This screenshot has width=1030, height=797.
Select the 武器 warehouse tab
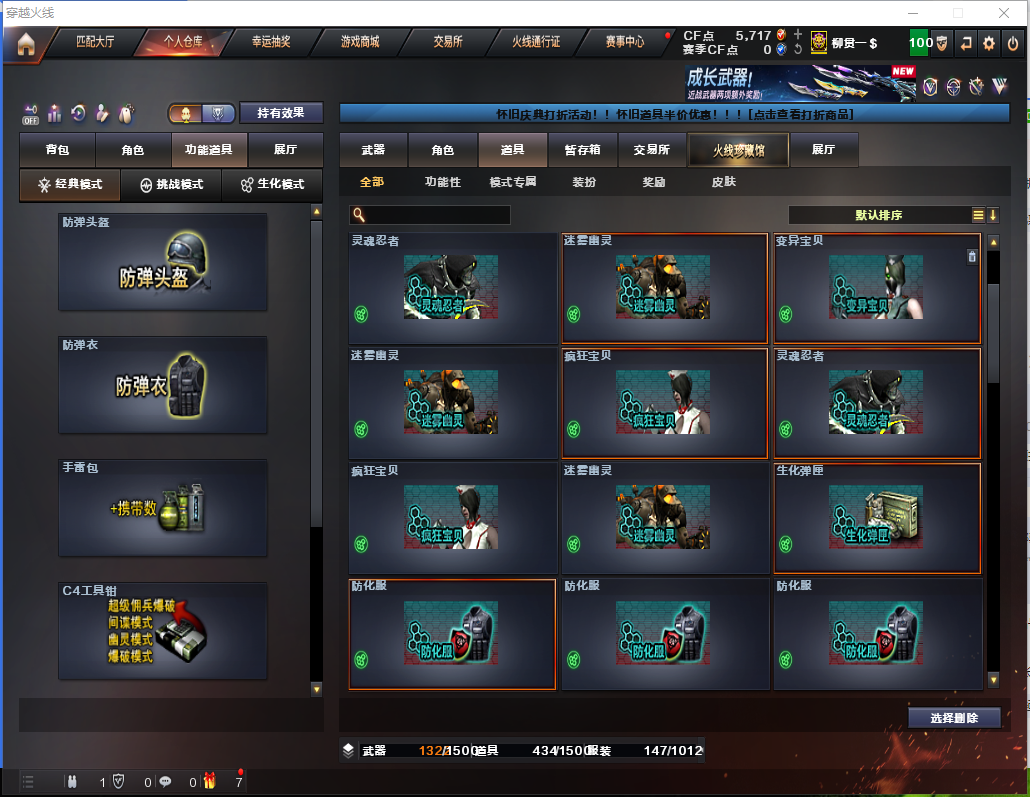373,150
